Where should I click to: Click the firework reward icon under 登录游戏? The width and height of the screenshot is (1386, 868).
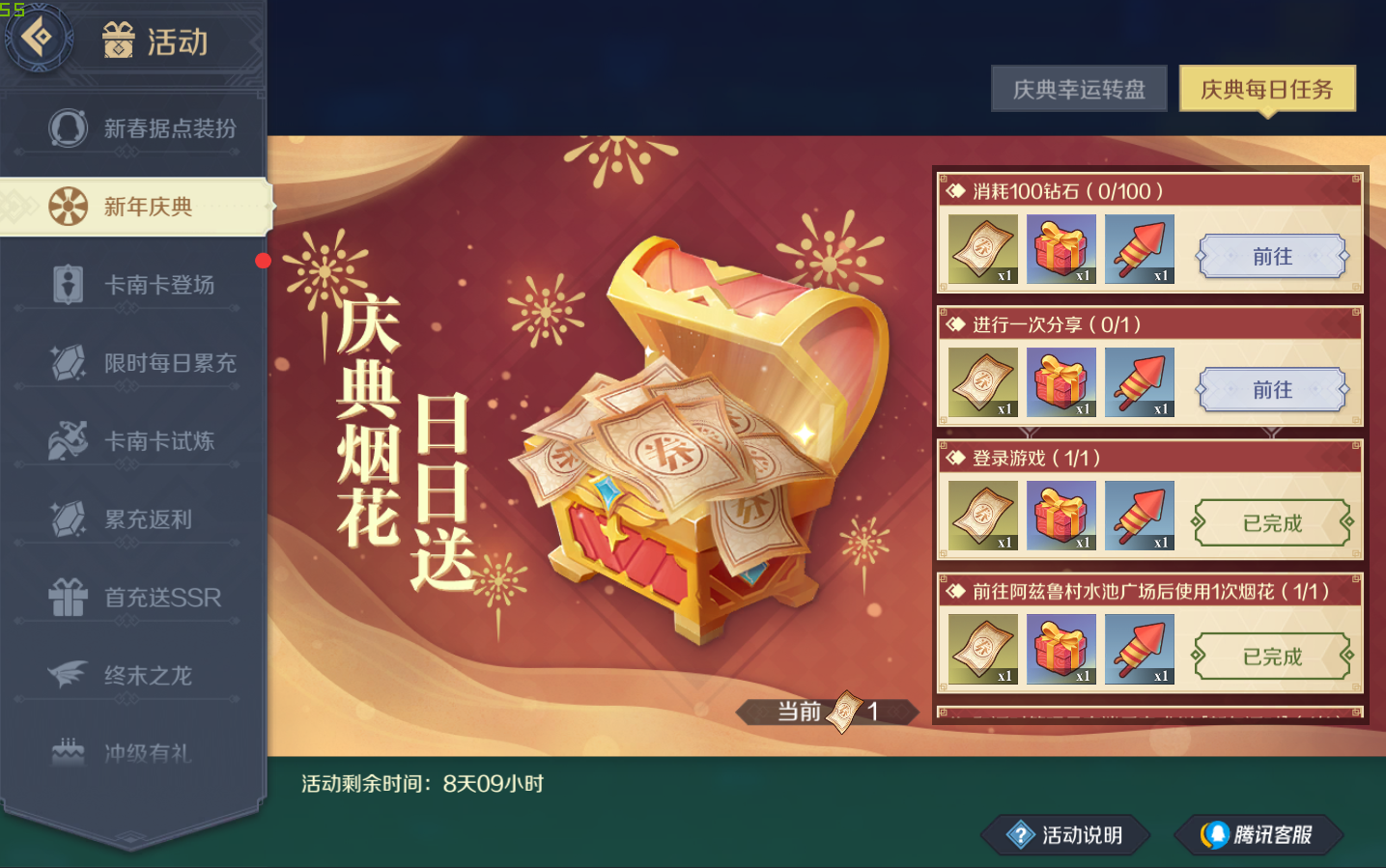point(1140,515)
